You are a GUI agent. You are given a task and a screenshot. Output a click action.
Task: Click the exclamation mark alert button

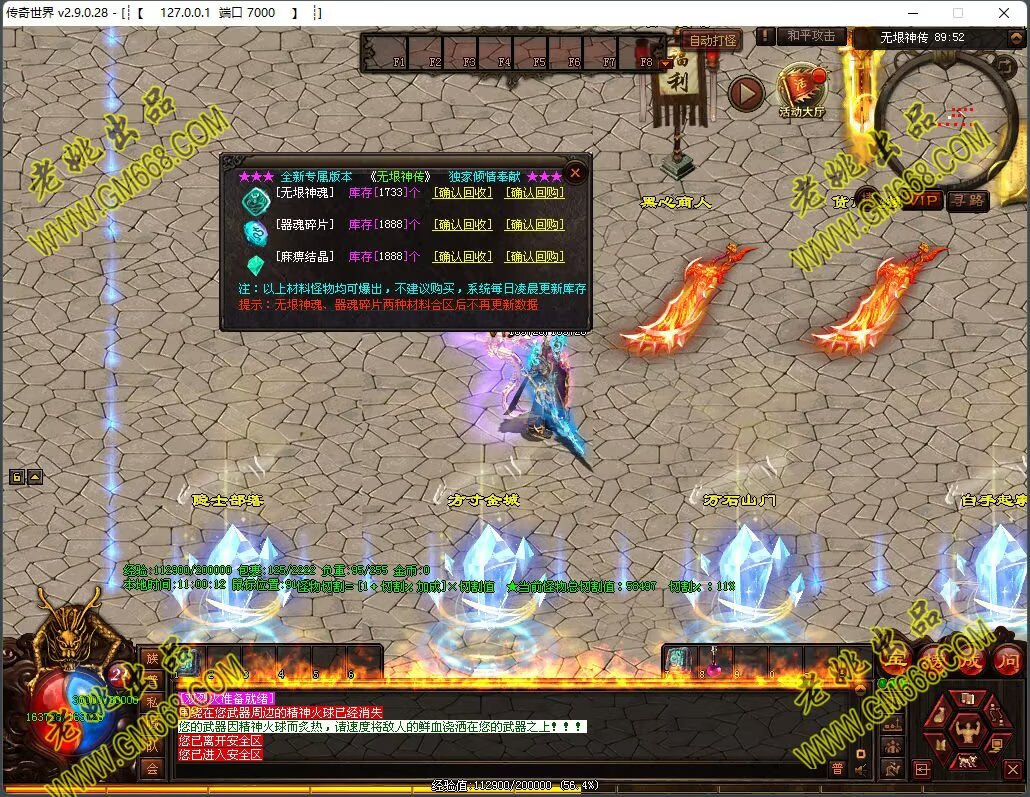tap(765, 36)
